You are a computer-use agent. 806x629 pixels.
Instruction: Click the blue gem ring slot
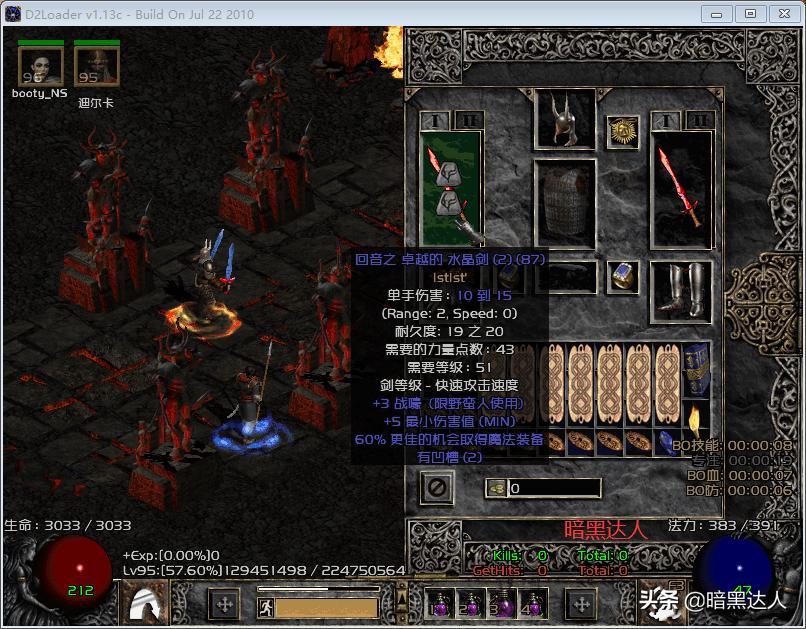click(623, 276)
